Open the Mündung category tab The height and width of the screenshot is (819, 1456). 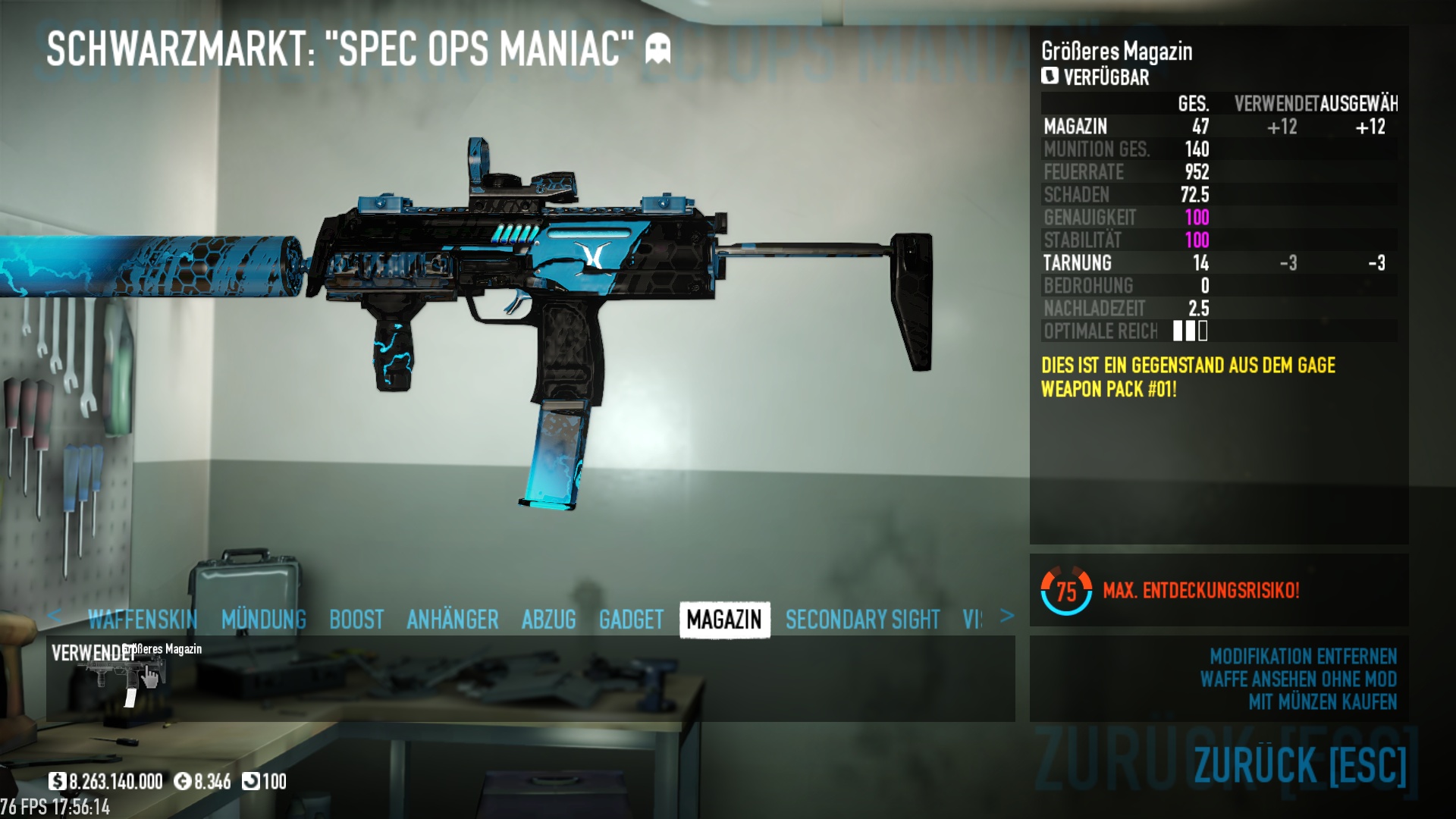(264, 620)
